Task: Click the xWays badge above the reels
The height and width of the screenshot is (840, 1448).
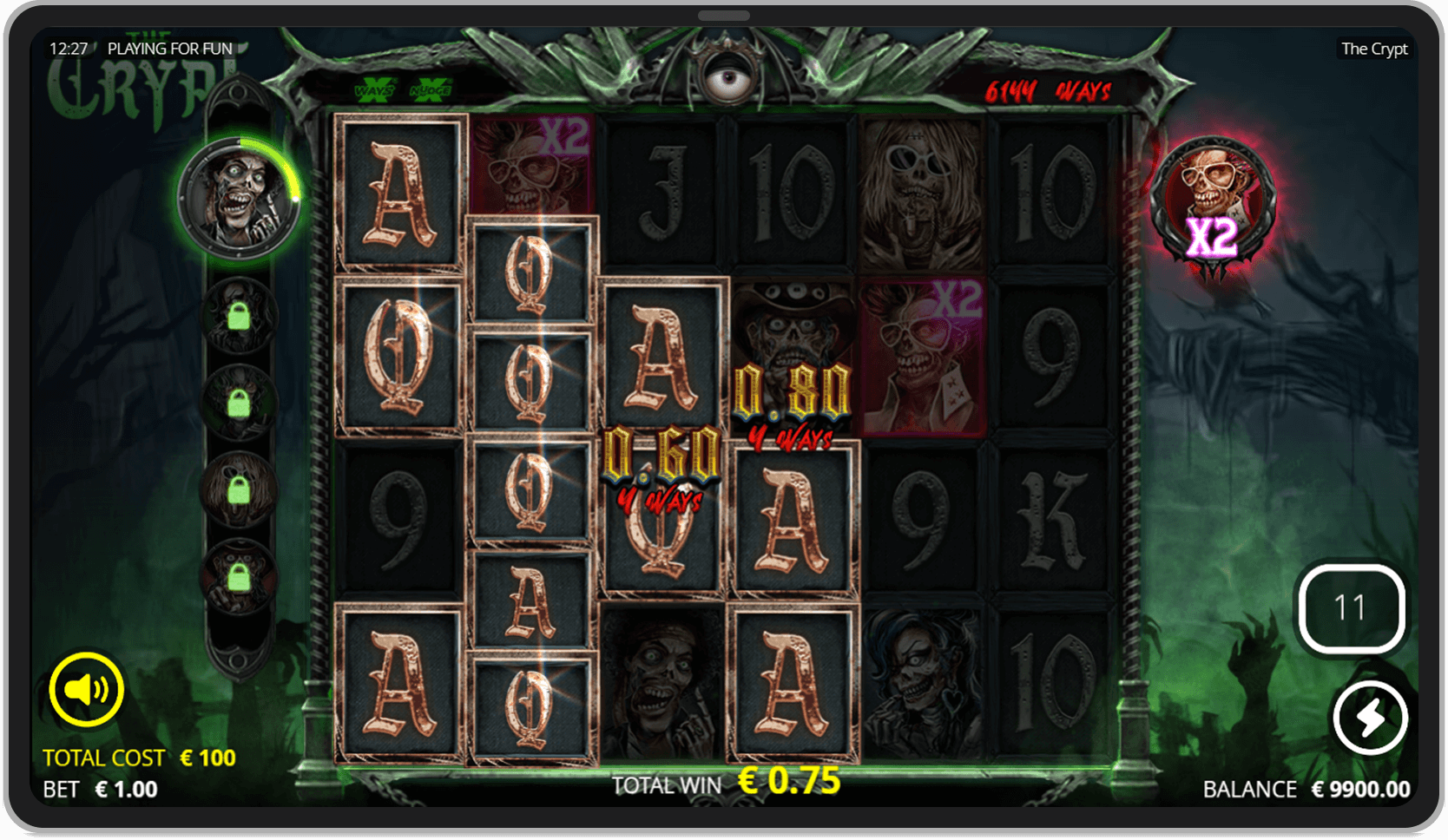Action: 375,89
